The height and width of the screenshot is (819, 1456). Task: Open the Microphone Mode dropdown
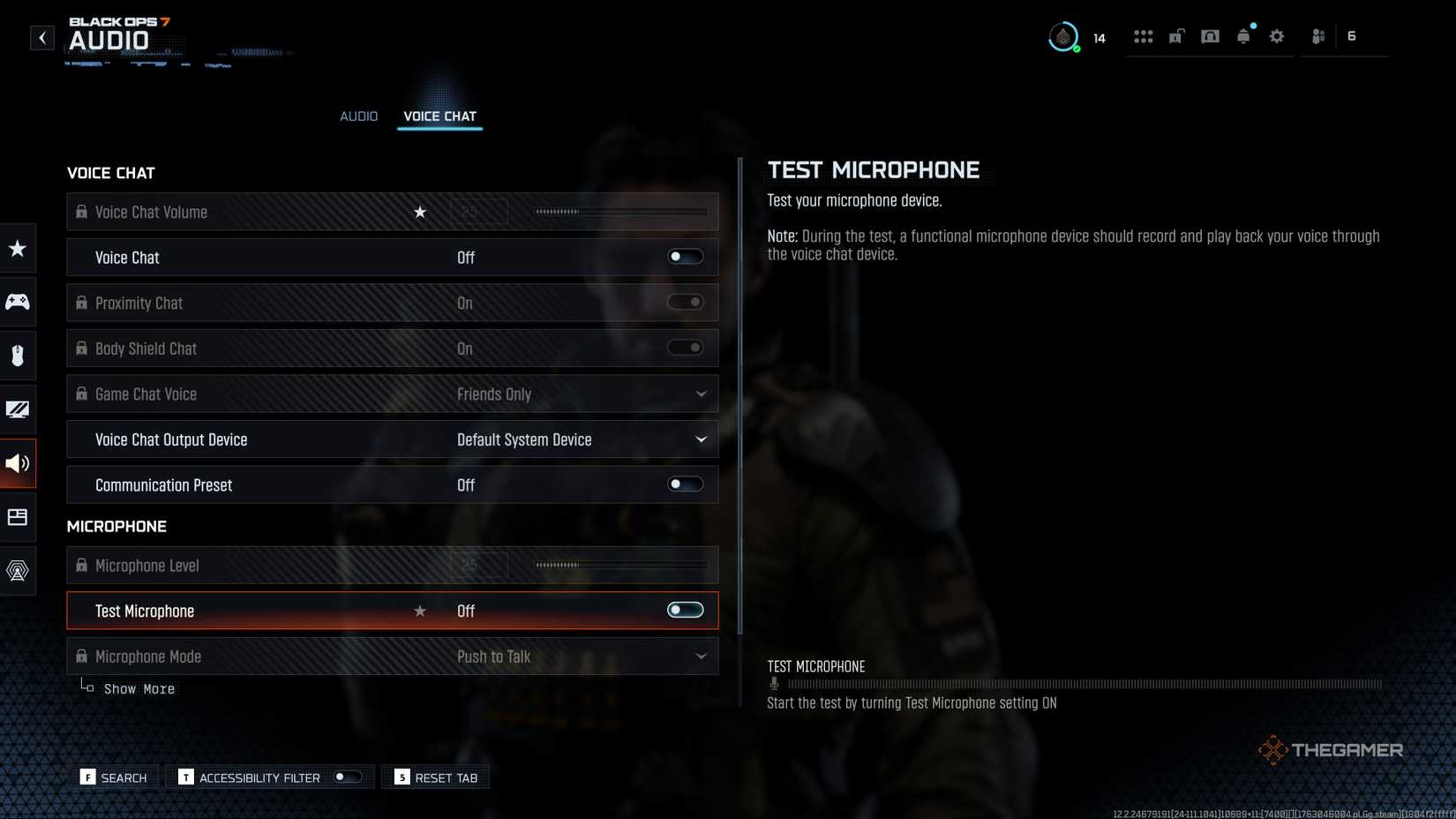(x=701, y=656)
